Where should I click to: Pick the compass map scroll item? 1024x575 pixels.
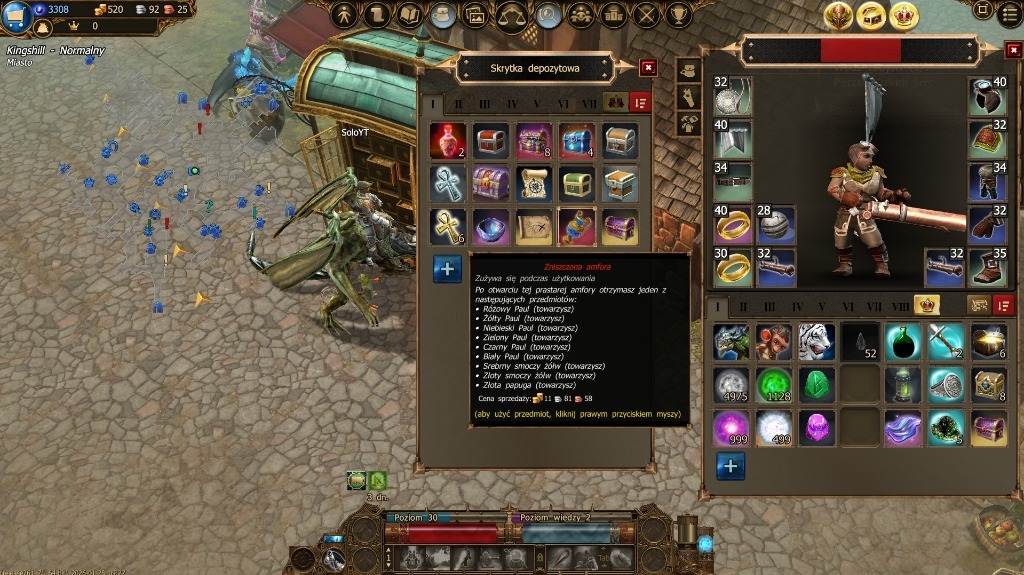[x=534, y=184]
